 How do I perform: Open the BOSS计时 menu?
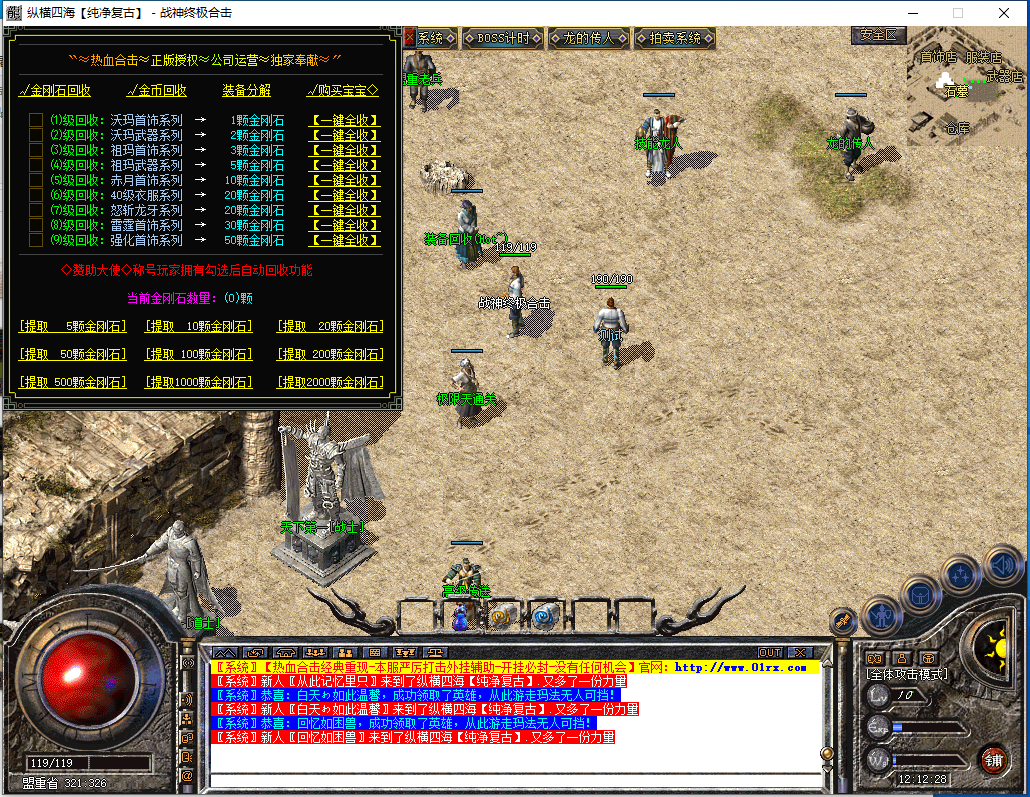(x=503, y=38)
